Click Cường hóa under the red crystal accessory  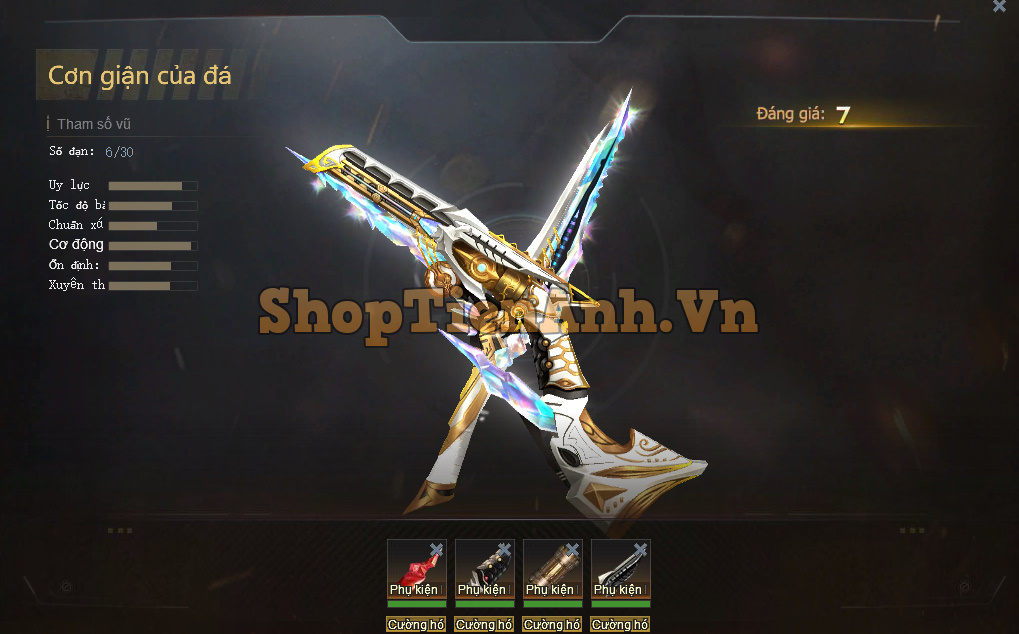point(416,625)
